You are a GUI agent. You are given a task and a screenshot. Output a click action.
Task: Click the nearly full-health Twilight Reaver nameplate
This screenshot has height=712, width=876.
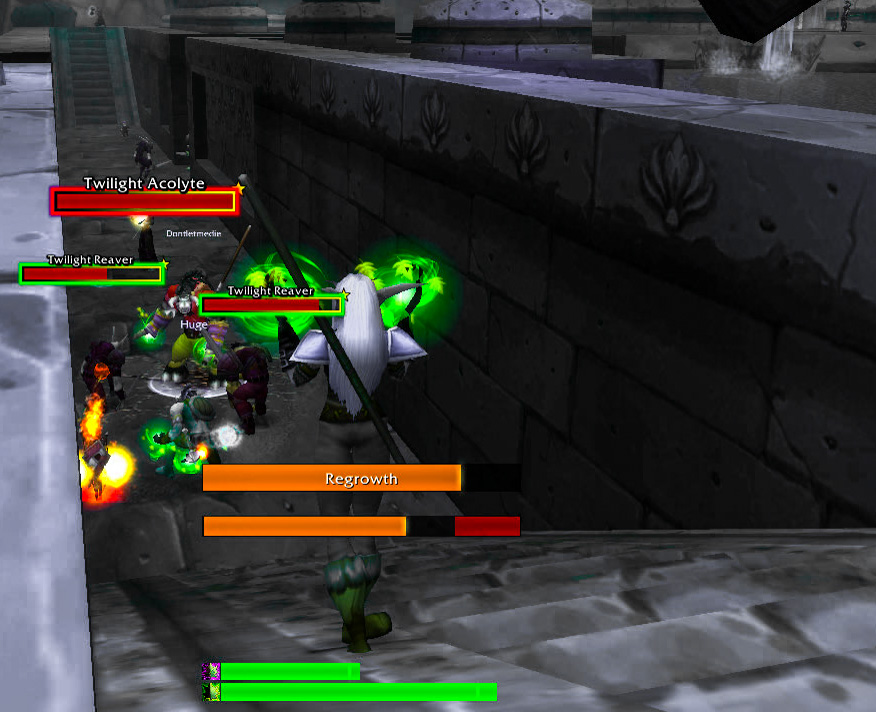tap(271, 304)
